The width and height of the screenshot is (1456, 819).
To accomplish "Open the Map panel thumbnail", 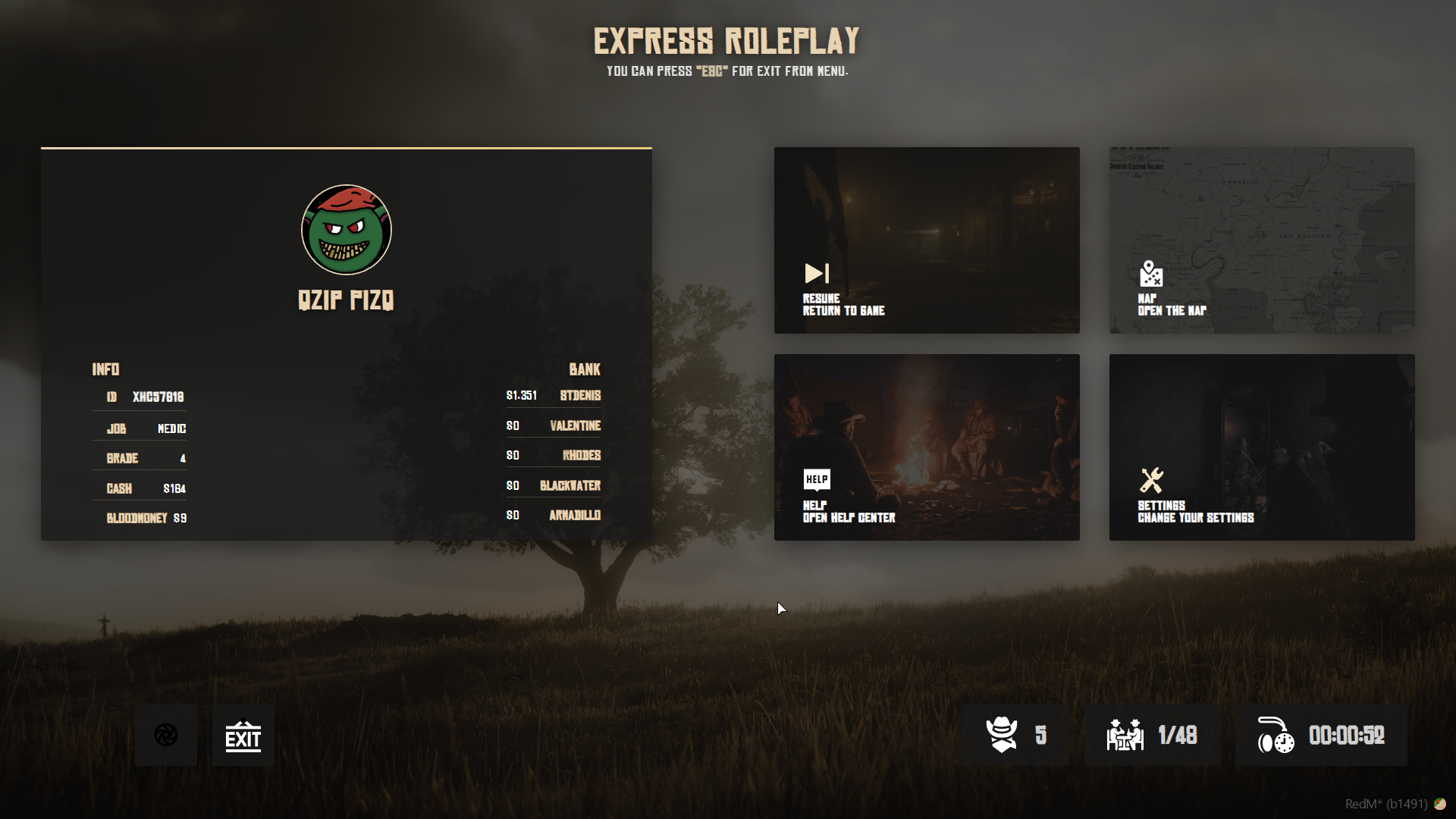I will coord(1261,240).
